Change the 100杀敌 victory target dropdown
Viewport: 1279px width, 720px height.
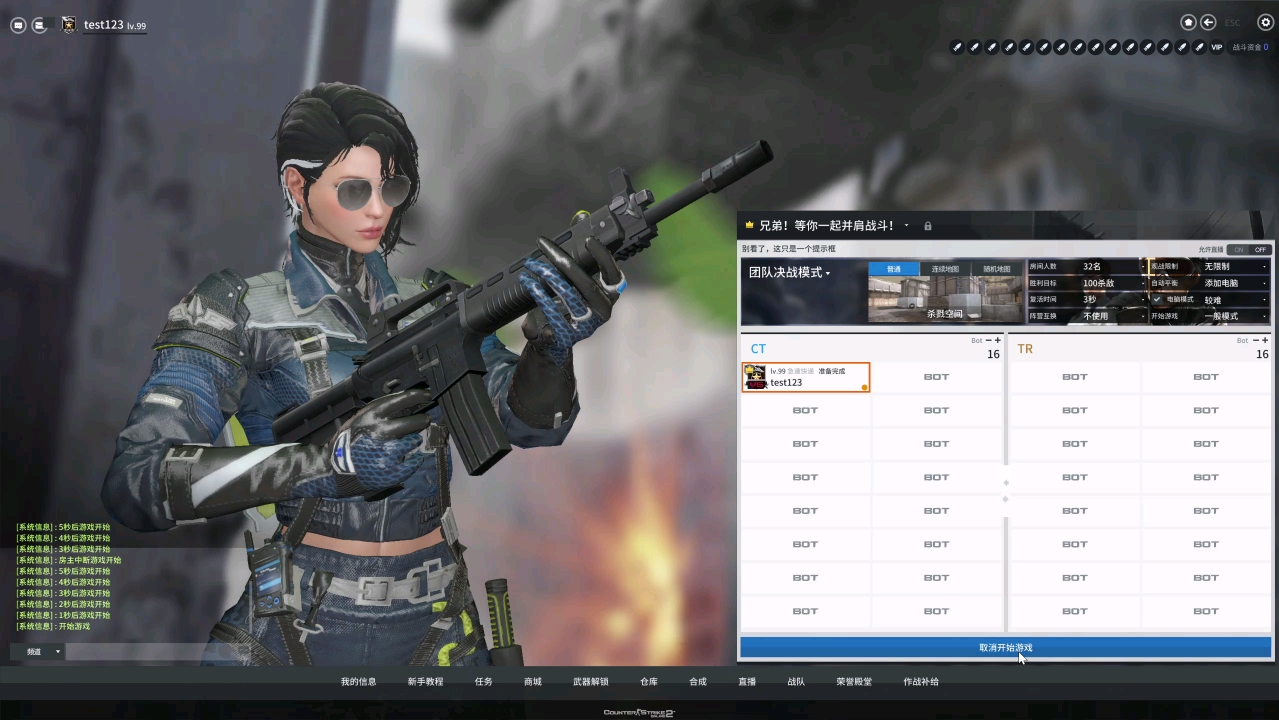point(1110,283)
